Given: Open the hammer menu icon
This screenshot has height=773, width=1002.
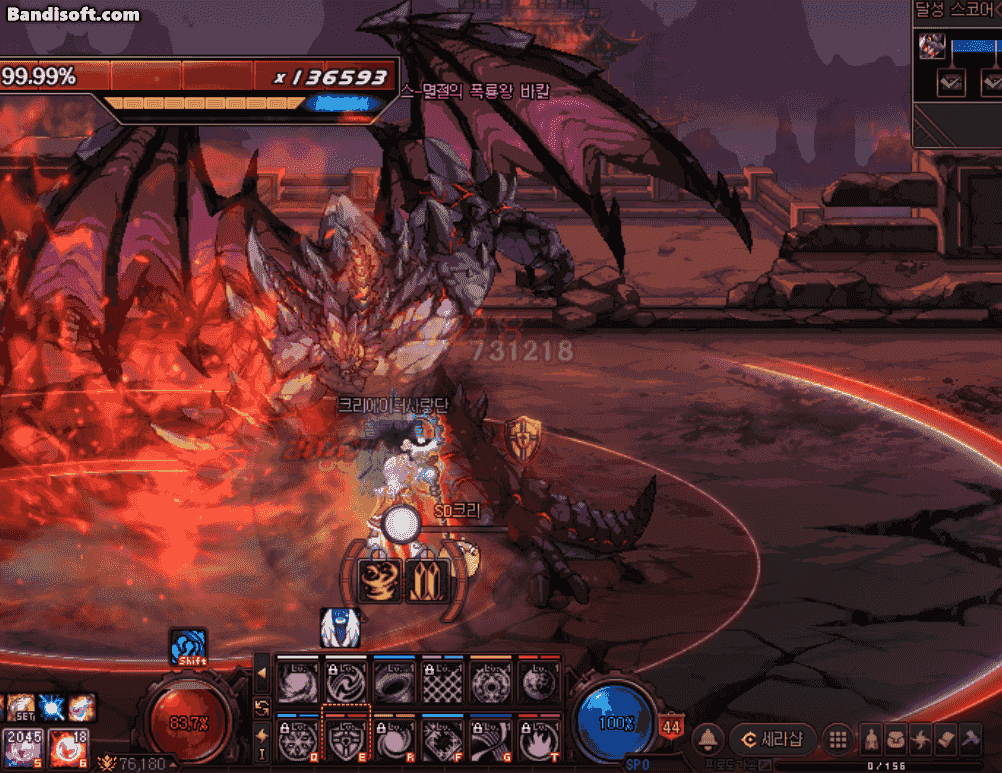Looking at the screenshot, I should 971,740.
